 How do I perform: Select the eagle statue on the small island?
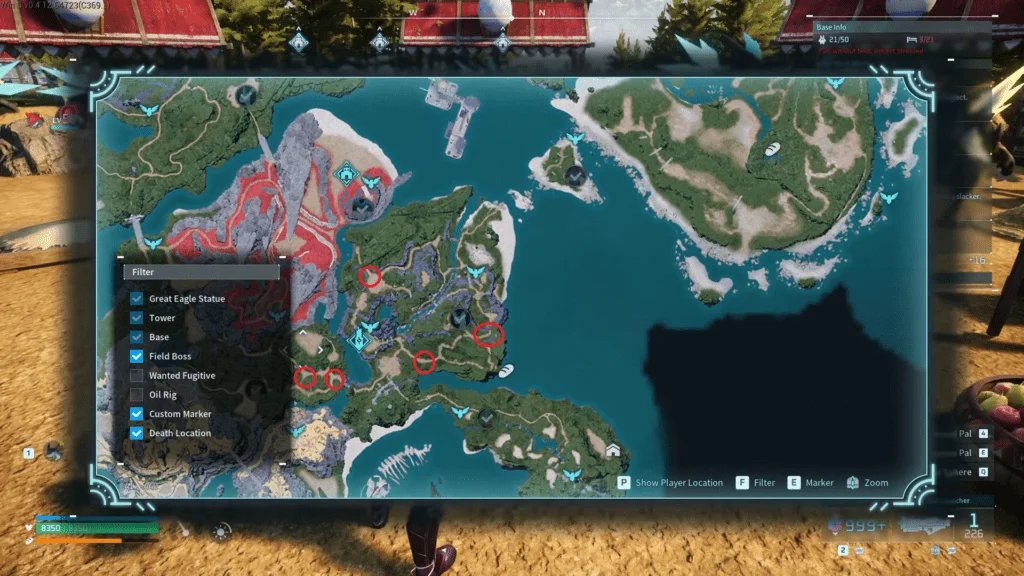click(574, 139)
